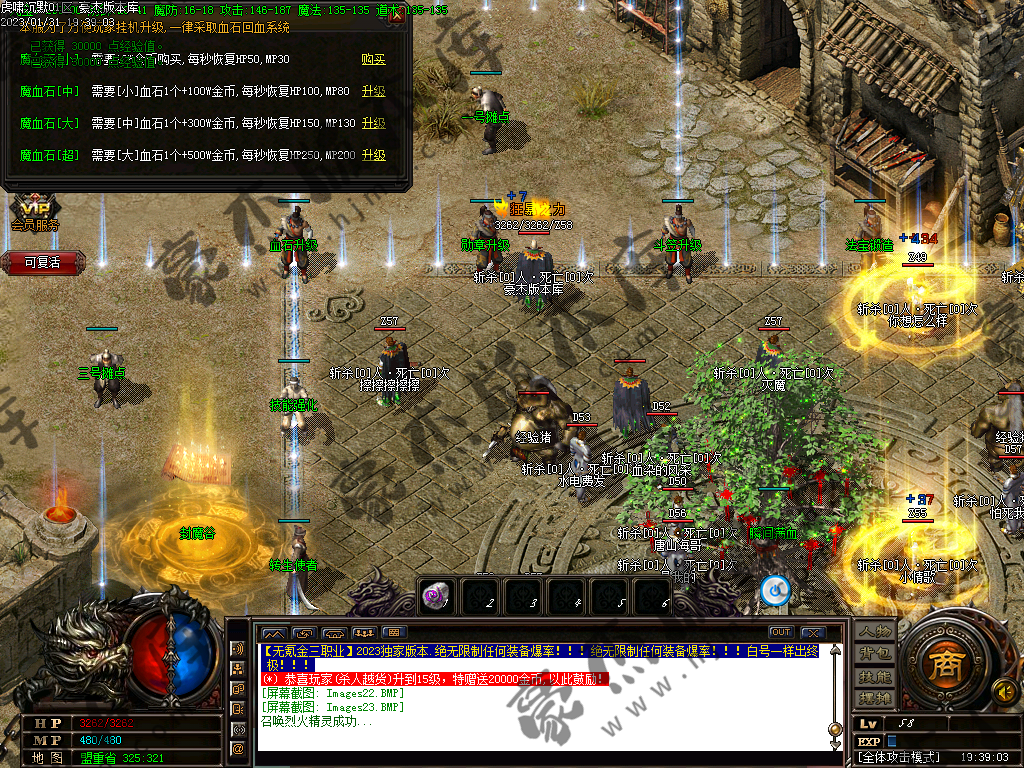Click the OUT button above the chat
The height and width of the screenshot is (768, 1024).
(x=781, y=632)
